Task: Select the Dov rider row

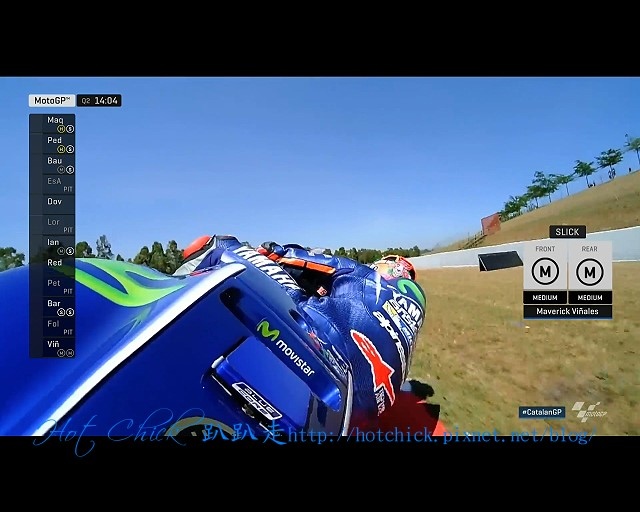Action: (53, 202)
